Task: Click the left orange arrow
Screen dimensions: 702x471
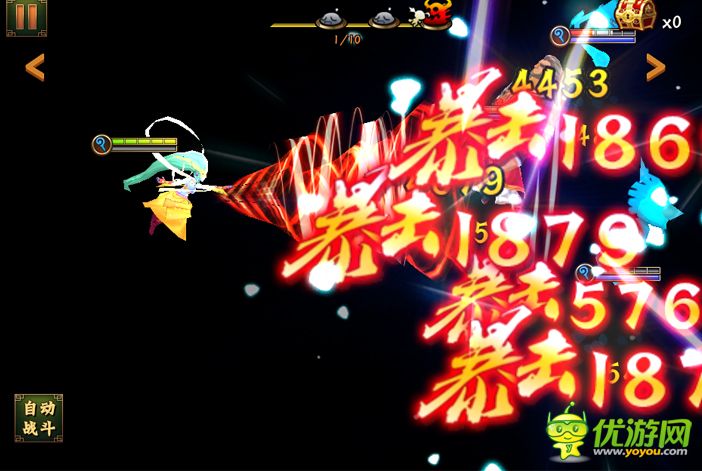Action: click(x=35, y=67)
